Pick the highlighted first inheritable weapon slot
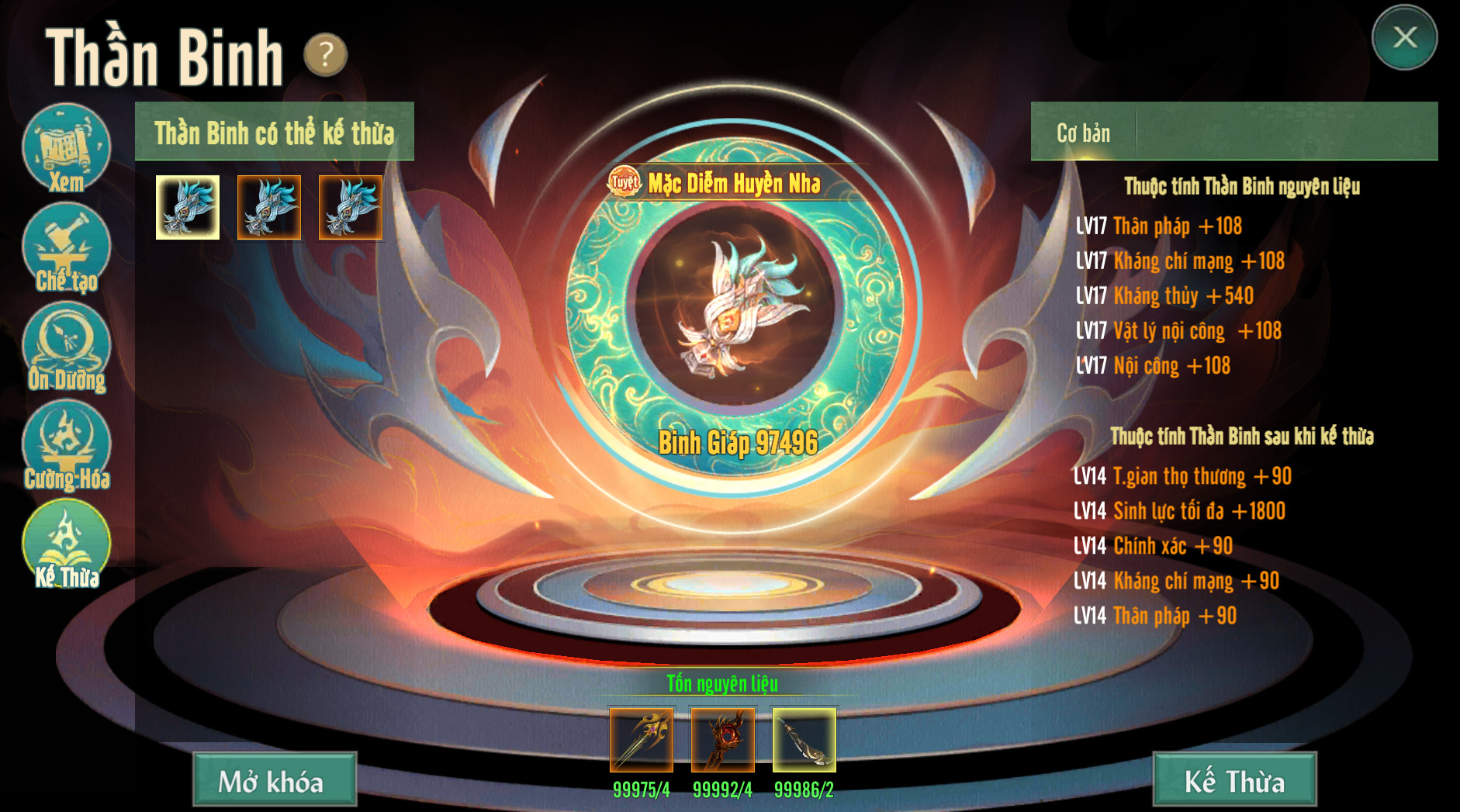This screenshot has width=1460, height=812. tap(188, 207)
